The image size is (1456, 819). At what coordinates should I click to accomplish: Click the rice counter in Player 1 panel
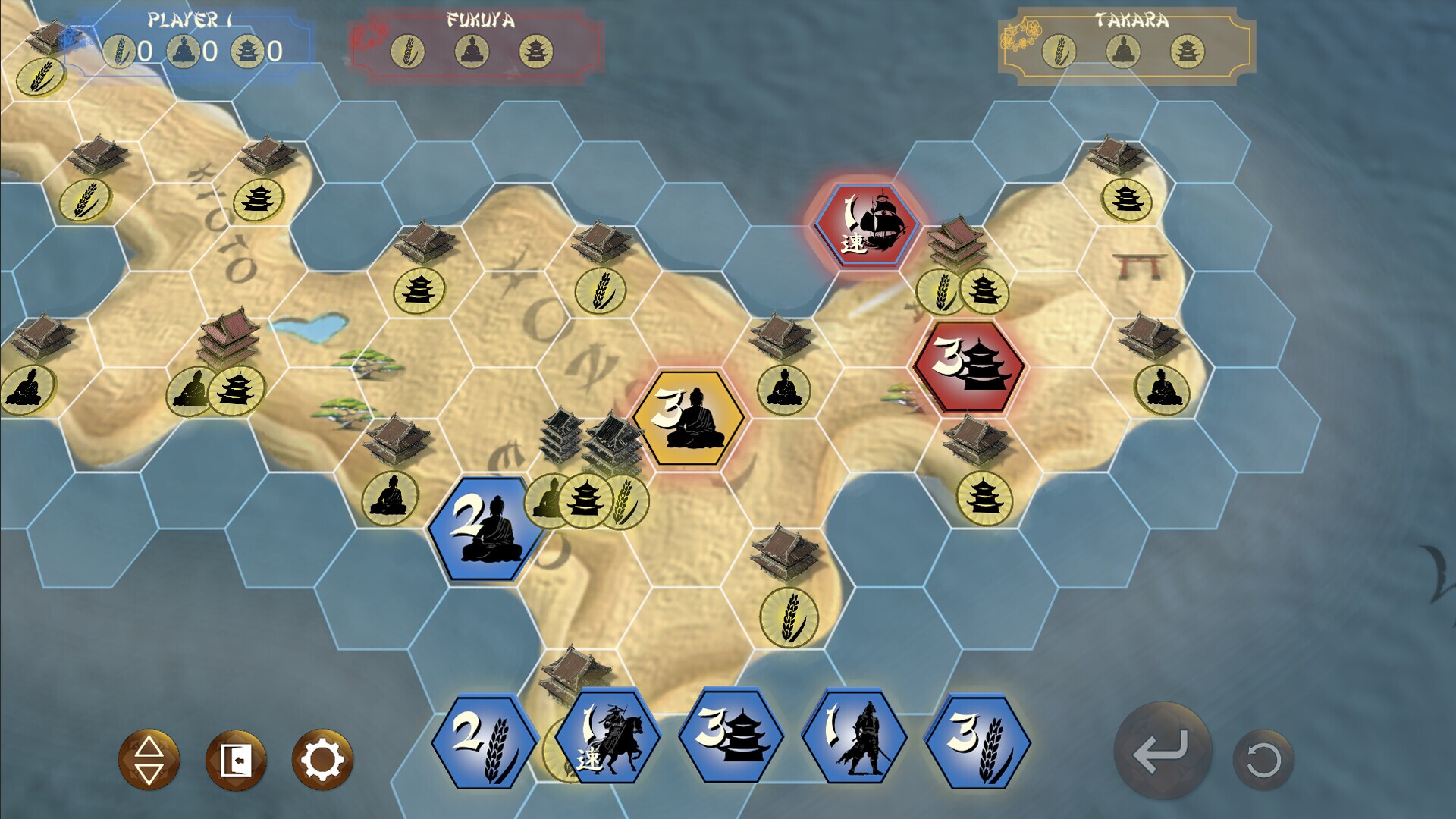[118, 53]
